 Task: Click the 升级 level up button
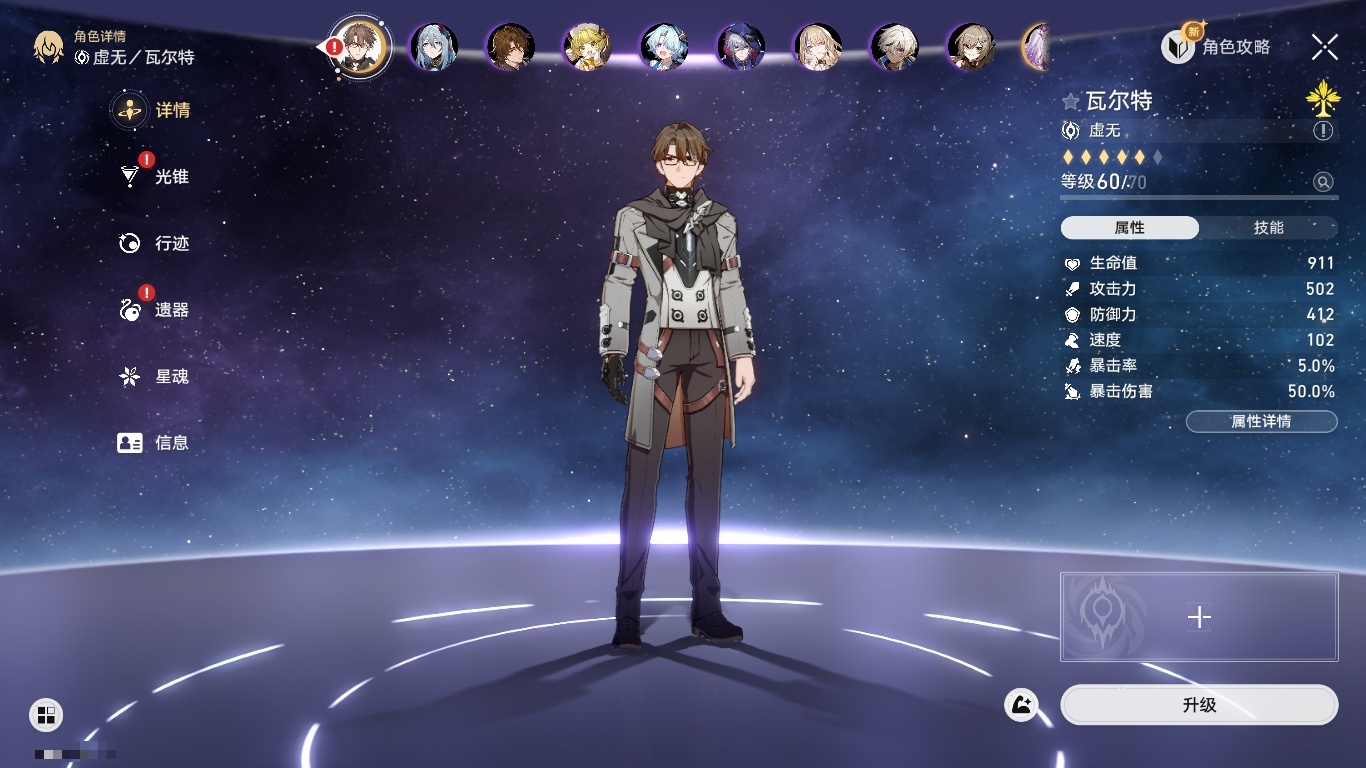tap(1199, 705)
